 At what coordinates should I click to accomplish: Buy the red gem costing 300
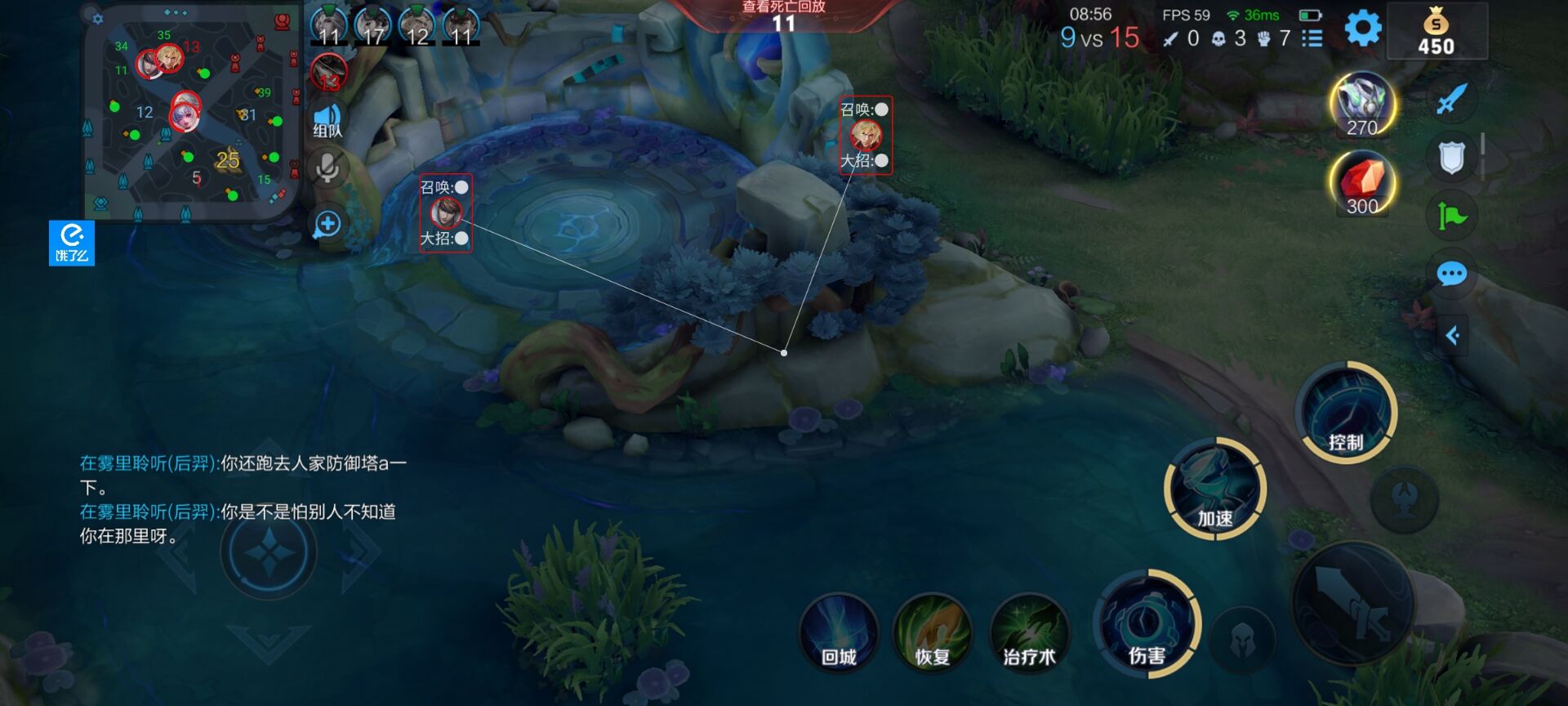coord(1362,183)
